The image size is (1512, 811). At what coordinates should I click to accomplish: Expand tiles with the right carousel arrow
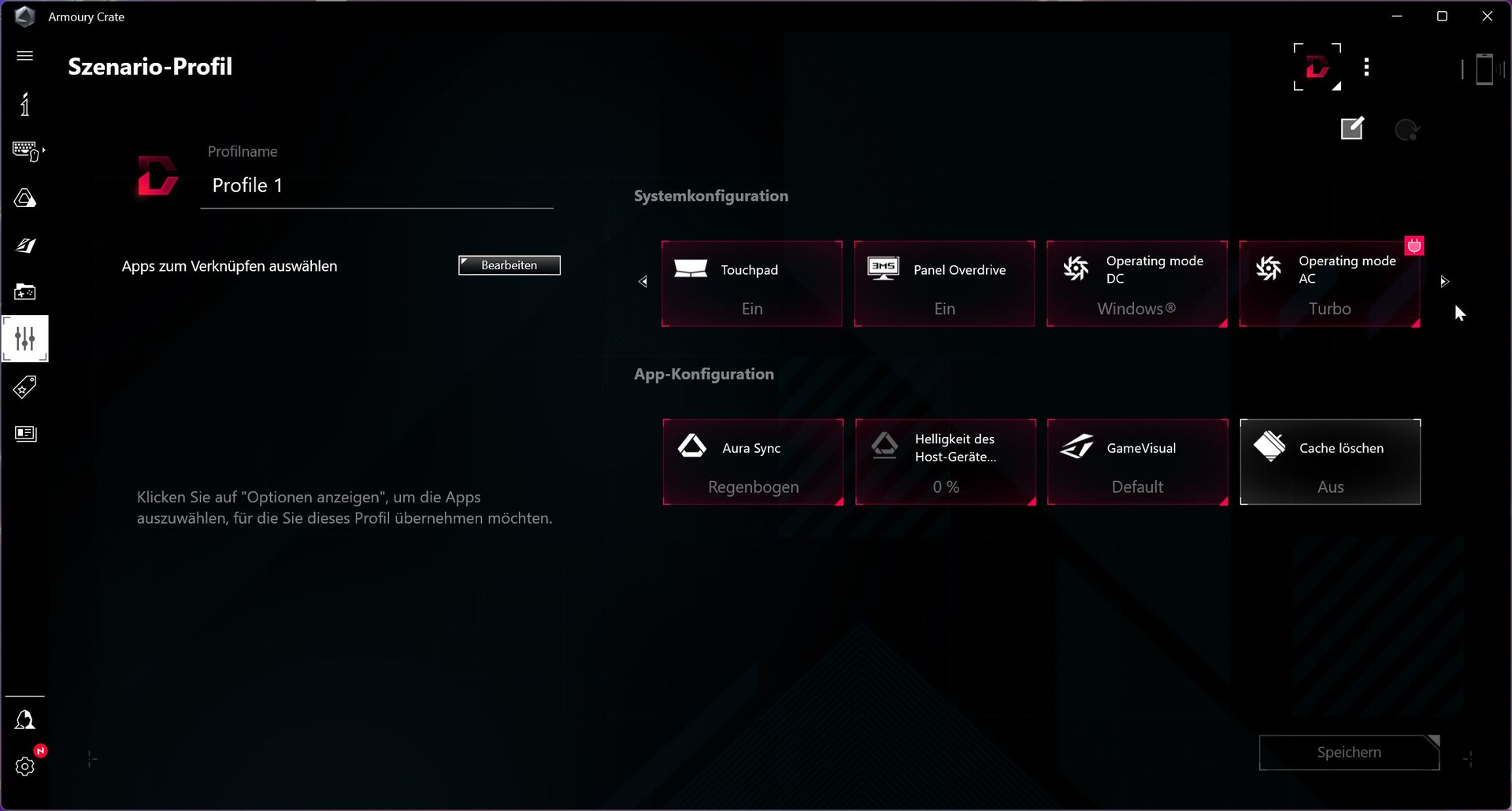1444,281
